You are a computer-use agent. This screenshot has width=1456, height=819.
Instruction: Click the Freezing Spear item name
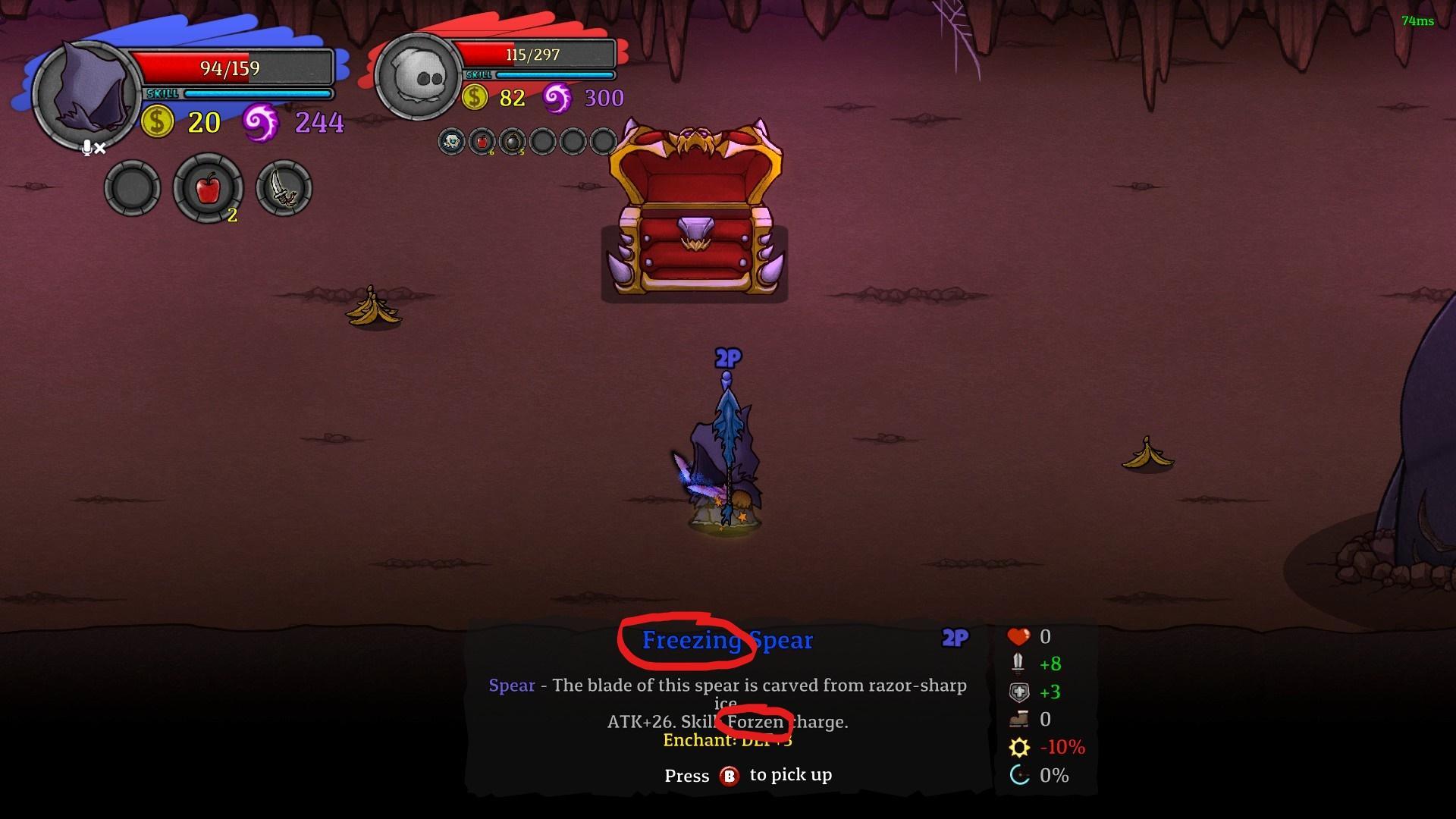point(726,641)
